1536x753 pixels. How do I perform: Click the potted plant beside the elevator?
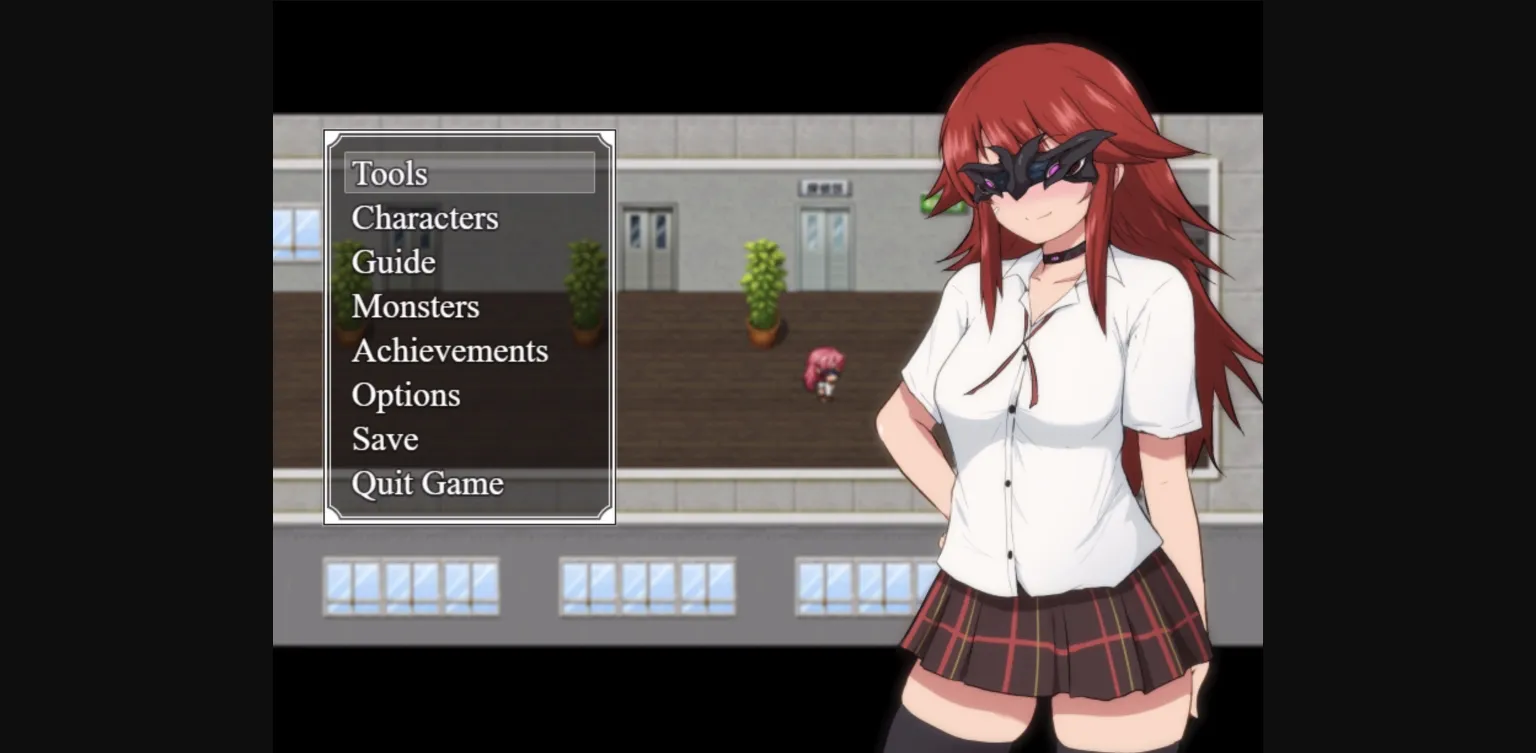[x=763, y=290]
